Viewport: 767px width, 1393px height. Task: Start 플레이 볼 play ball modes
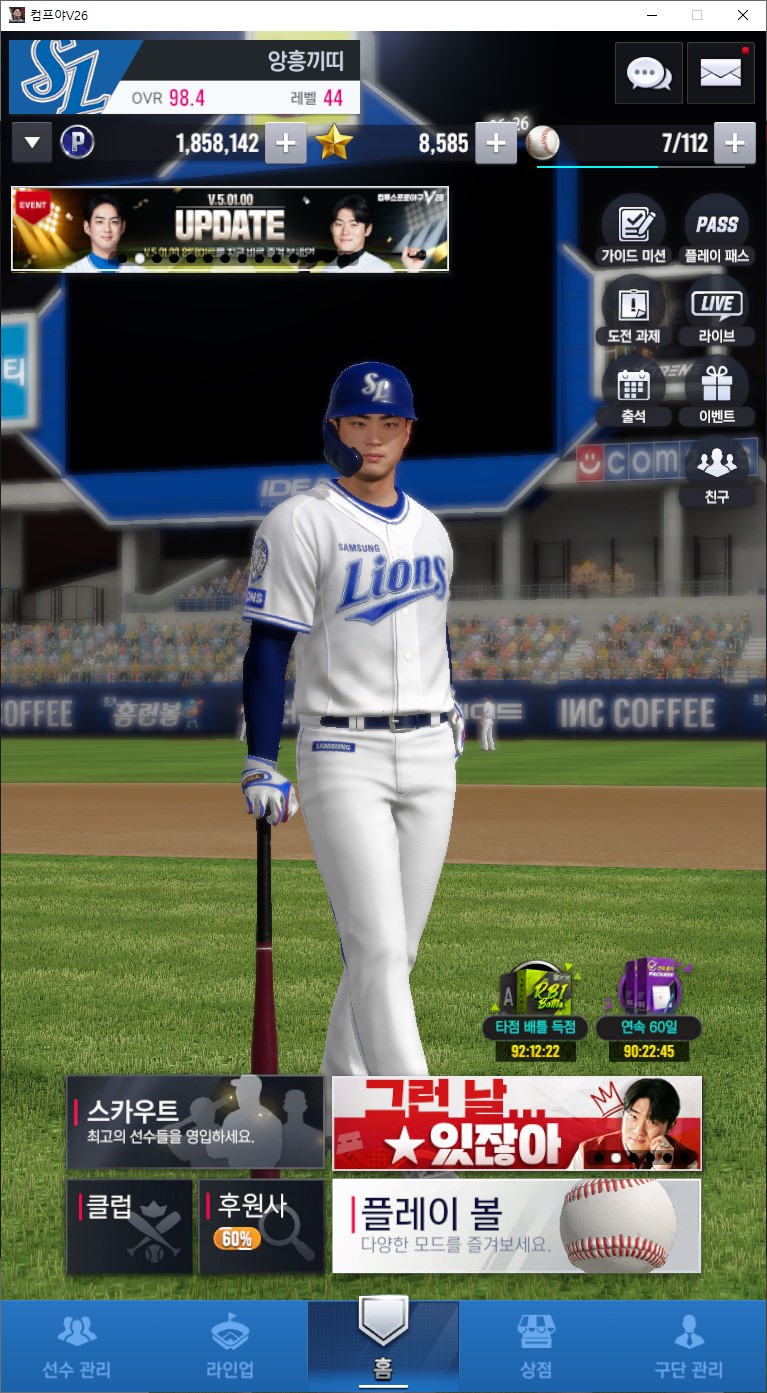[516, 1226]
